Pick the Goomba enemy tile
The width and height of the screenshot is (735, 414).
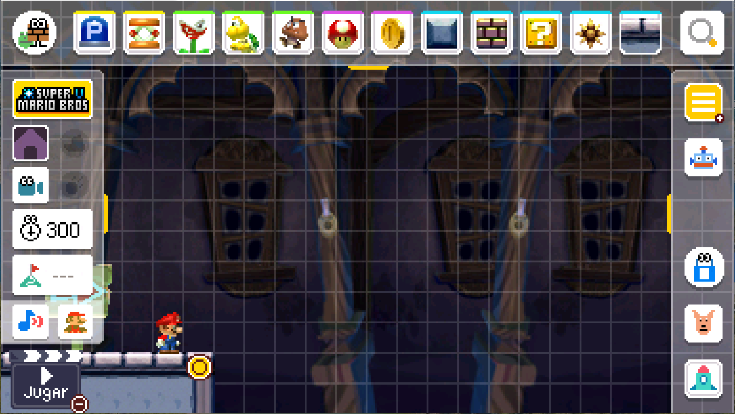(293, 33)
